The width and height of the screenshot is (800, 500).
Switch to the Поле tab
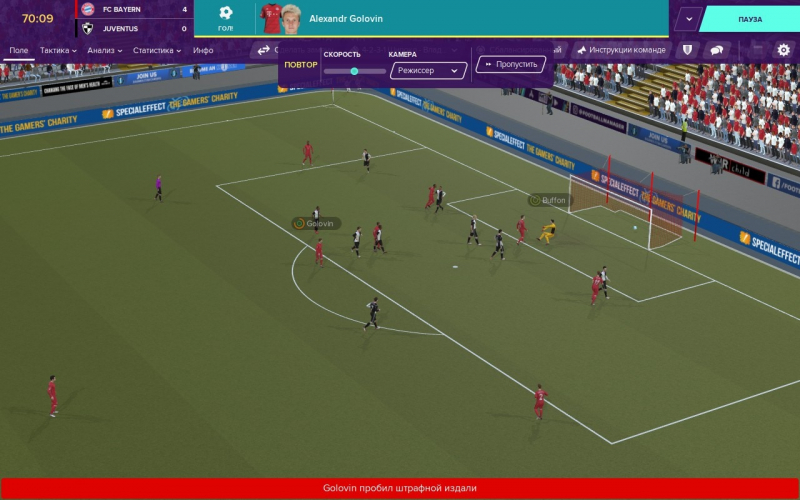[x=18, y=50]
